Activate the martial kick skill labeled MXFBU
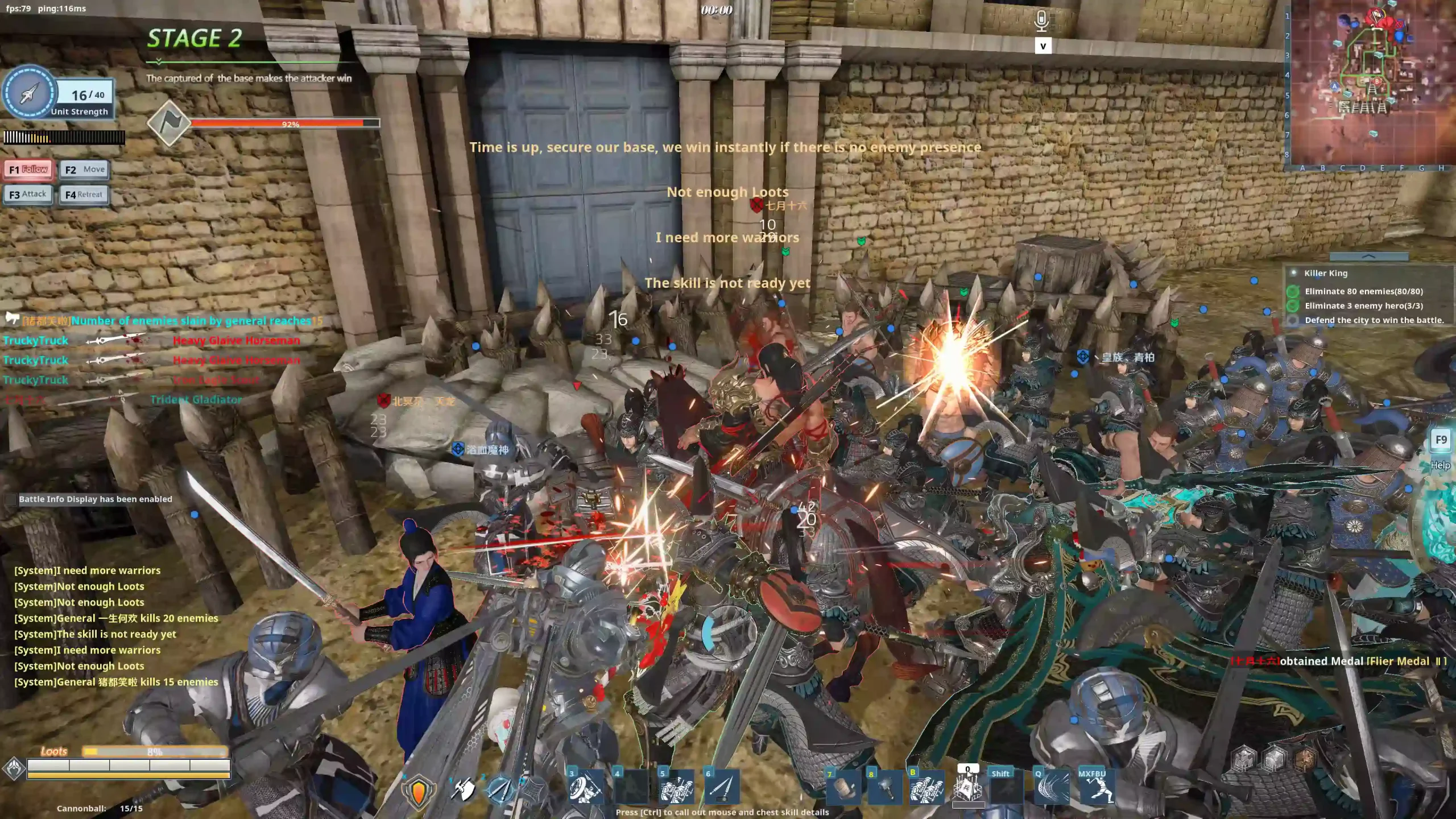 (1095, 789)
